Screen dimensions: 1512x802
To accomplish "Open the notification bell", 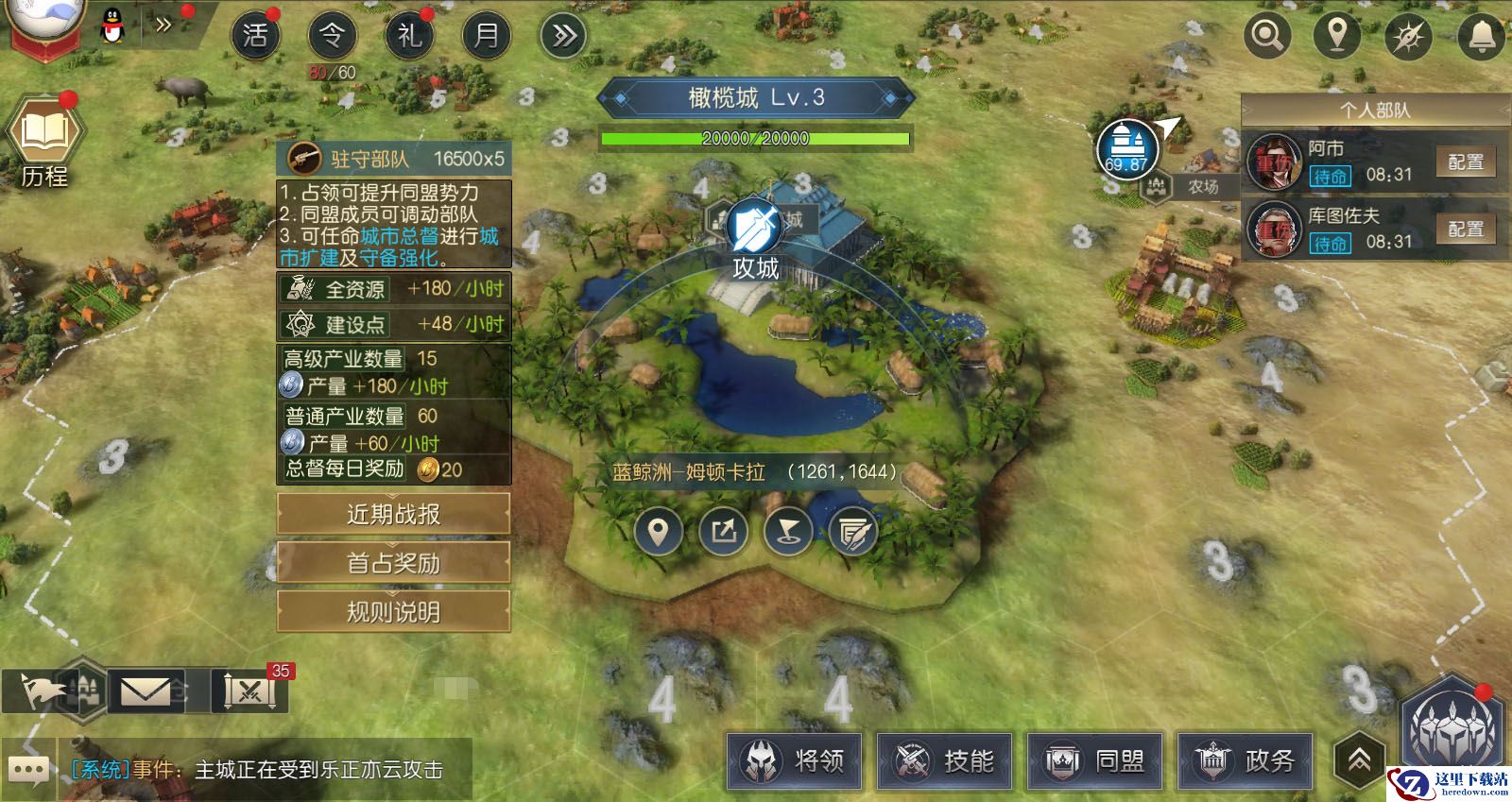I will 1481,36.
